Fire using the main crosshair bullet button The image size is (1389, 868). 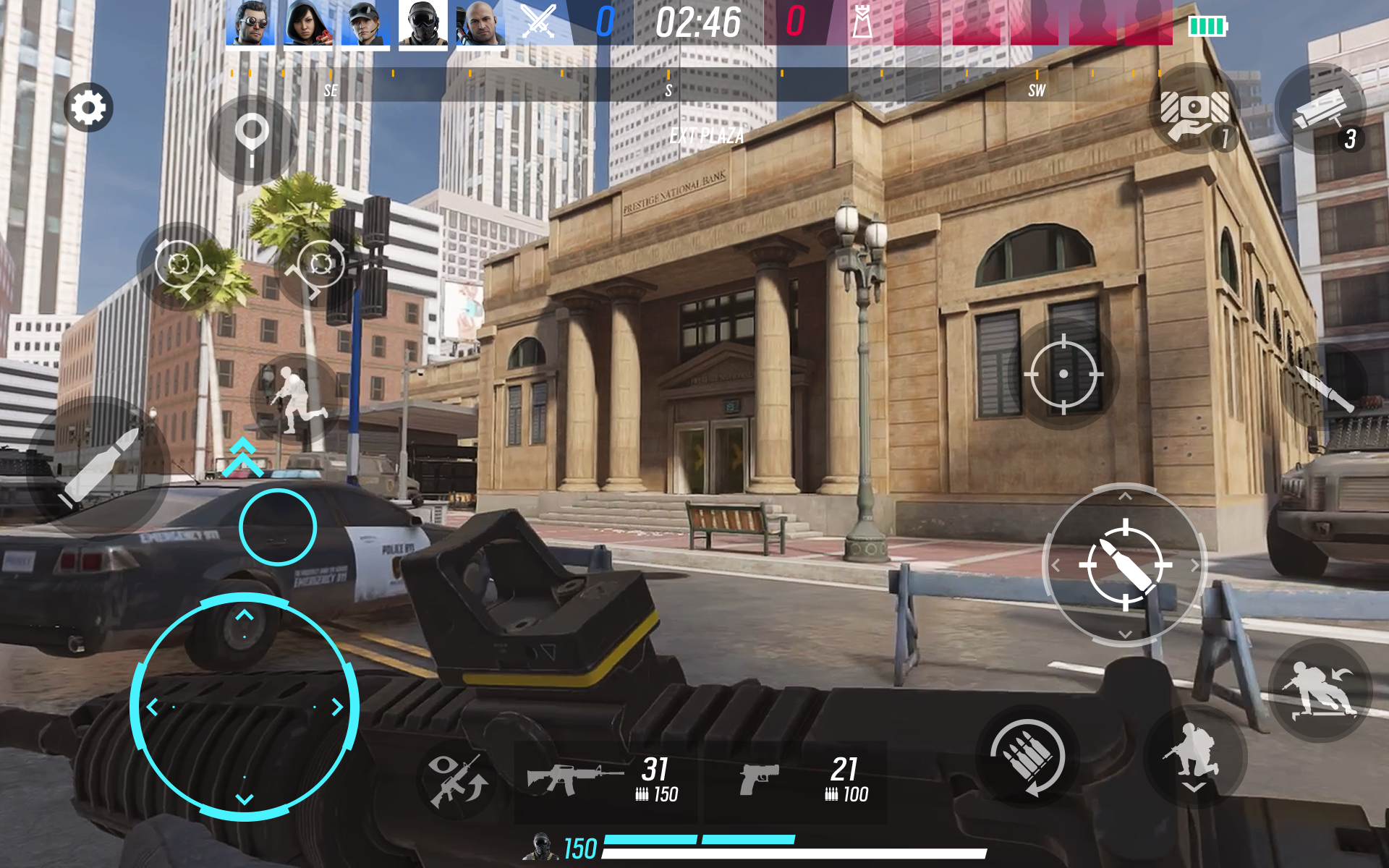(1125, 565)
